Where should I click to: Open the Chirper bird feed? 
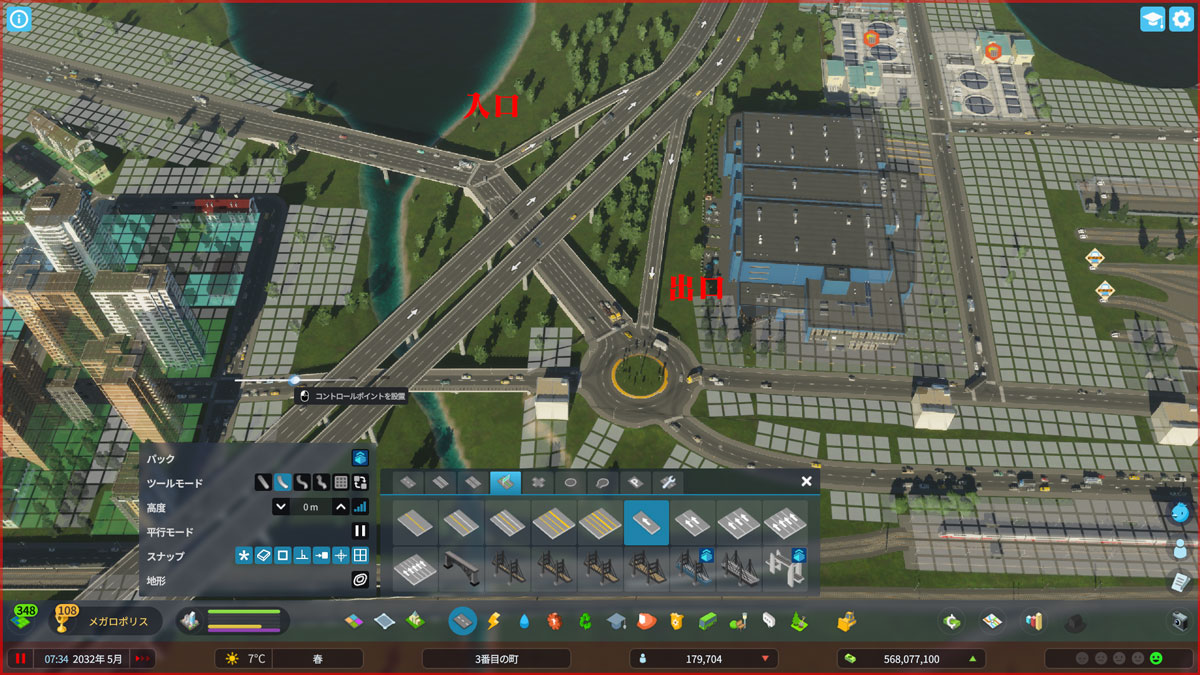tap(1180, 512)
